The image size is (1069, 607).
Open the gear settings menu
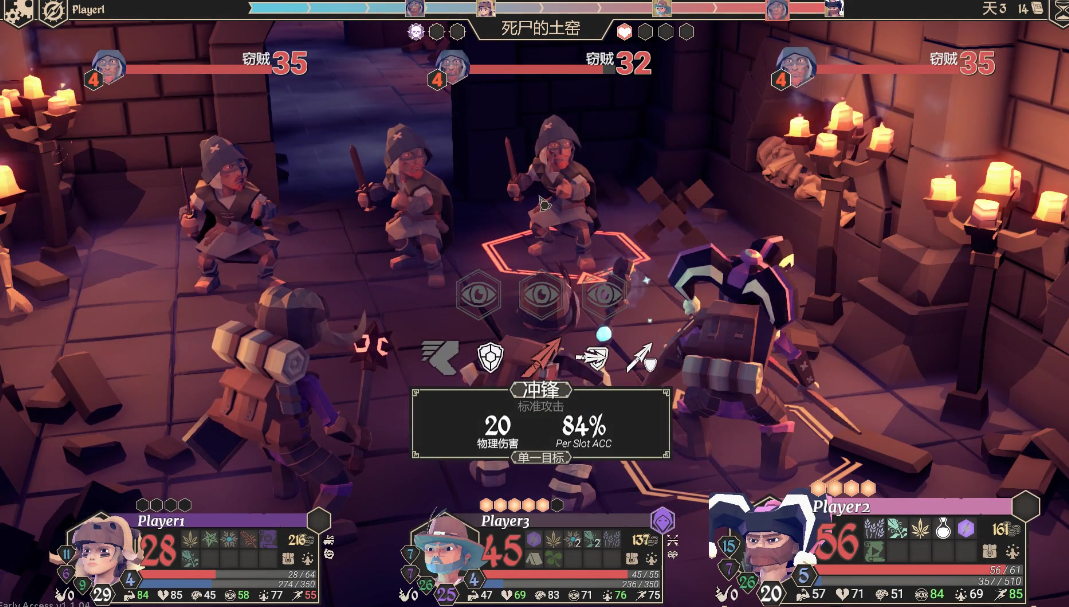pos(20,10)
